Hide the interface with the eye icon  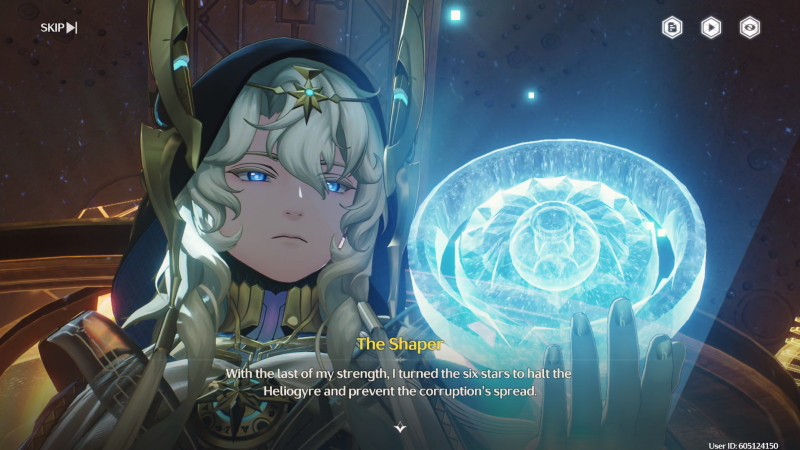click(748, 28)
